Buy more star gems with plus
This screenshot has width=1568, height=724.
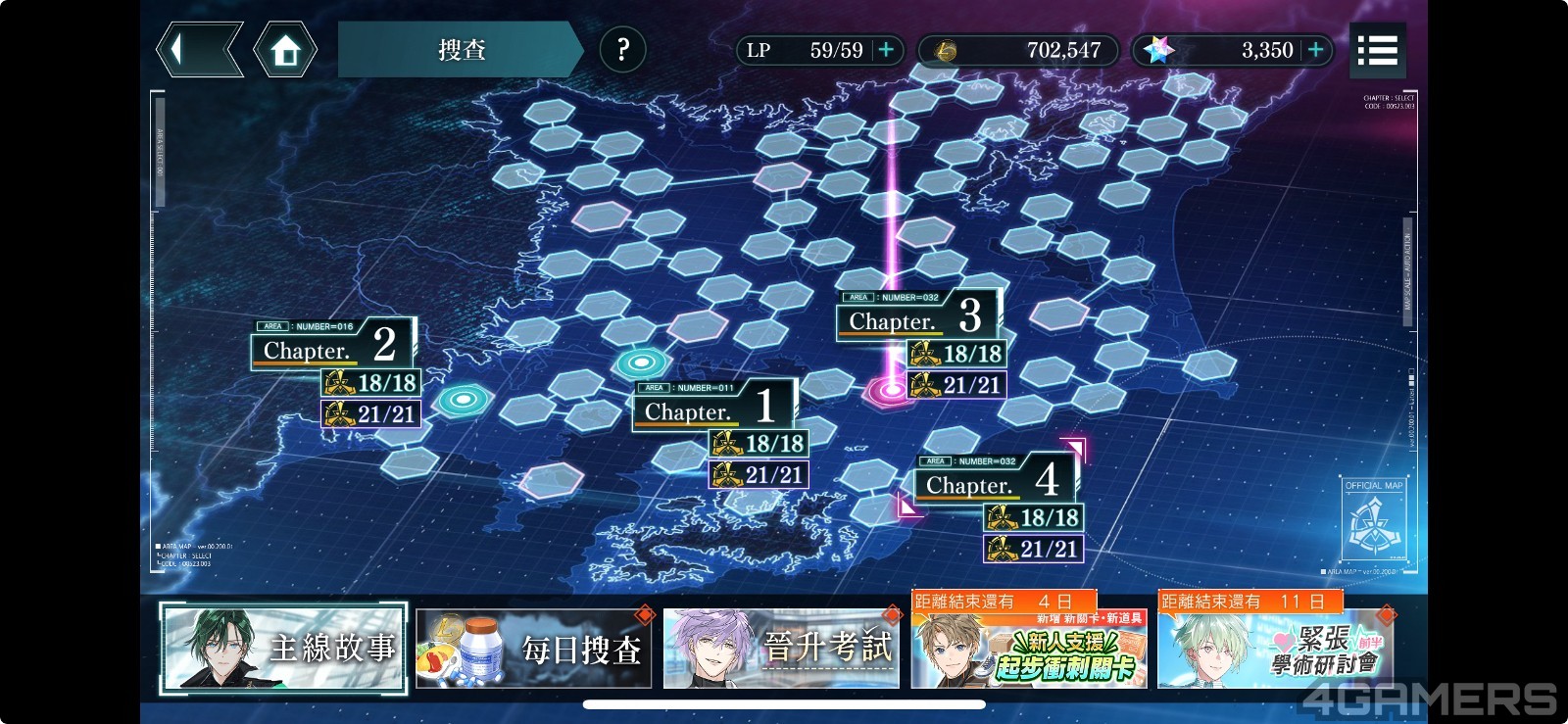[1316, 50]
